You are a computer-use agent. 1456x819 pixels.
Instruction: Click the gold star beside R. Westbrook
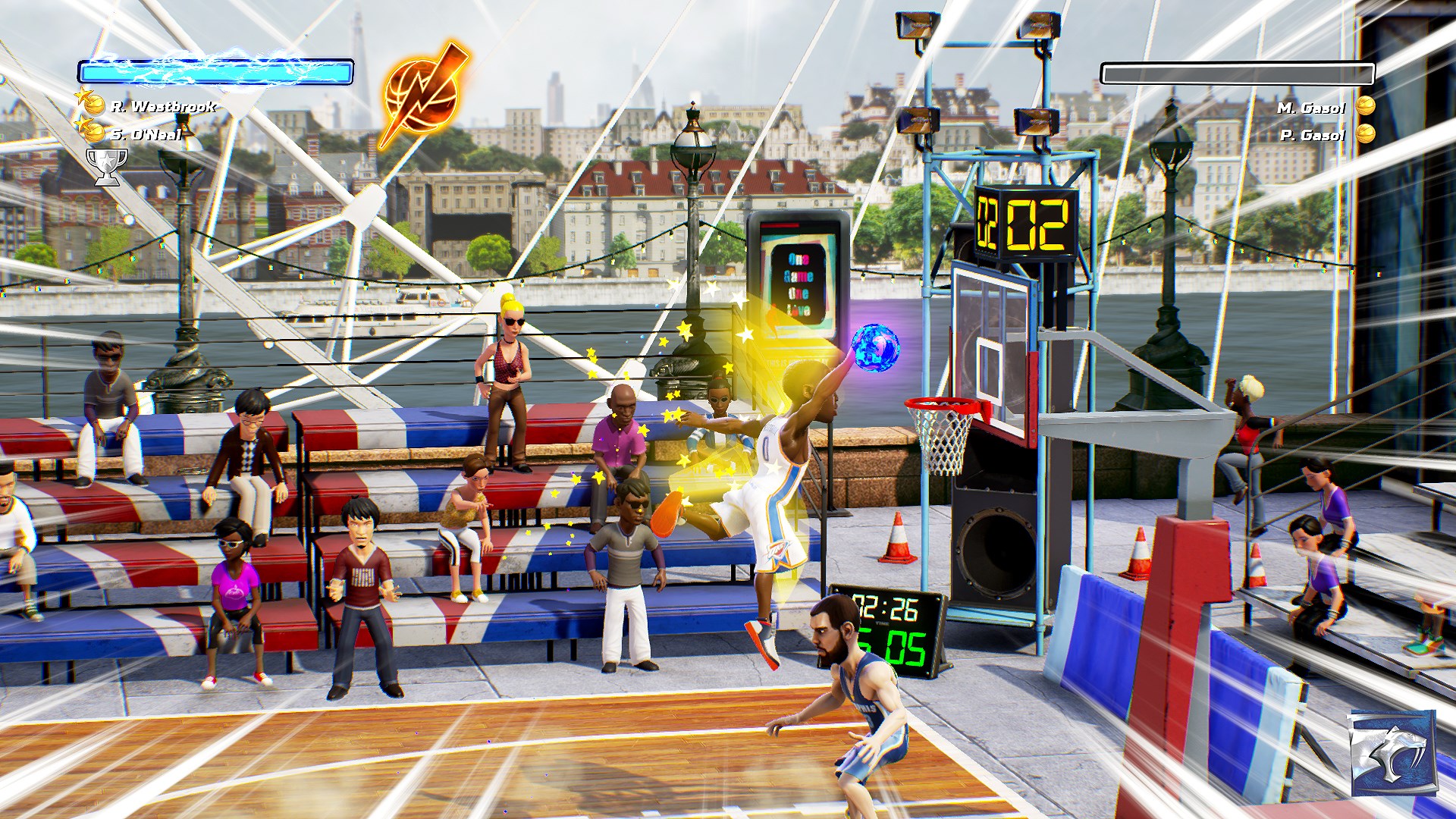[x=86, y=97]
